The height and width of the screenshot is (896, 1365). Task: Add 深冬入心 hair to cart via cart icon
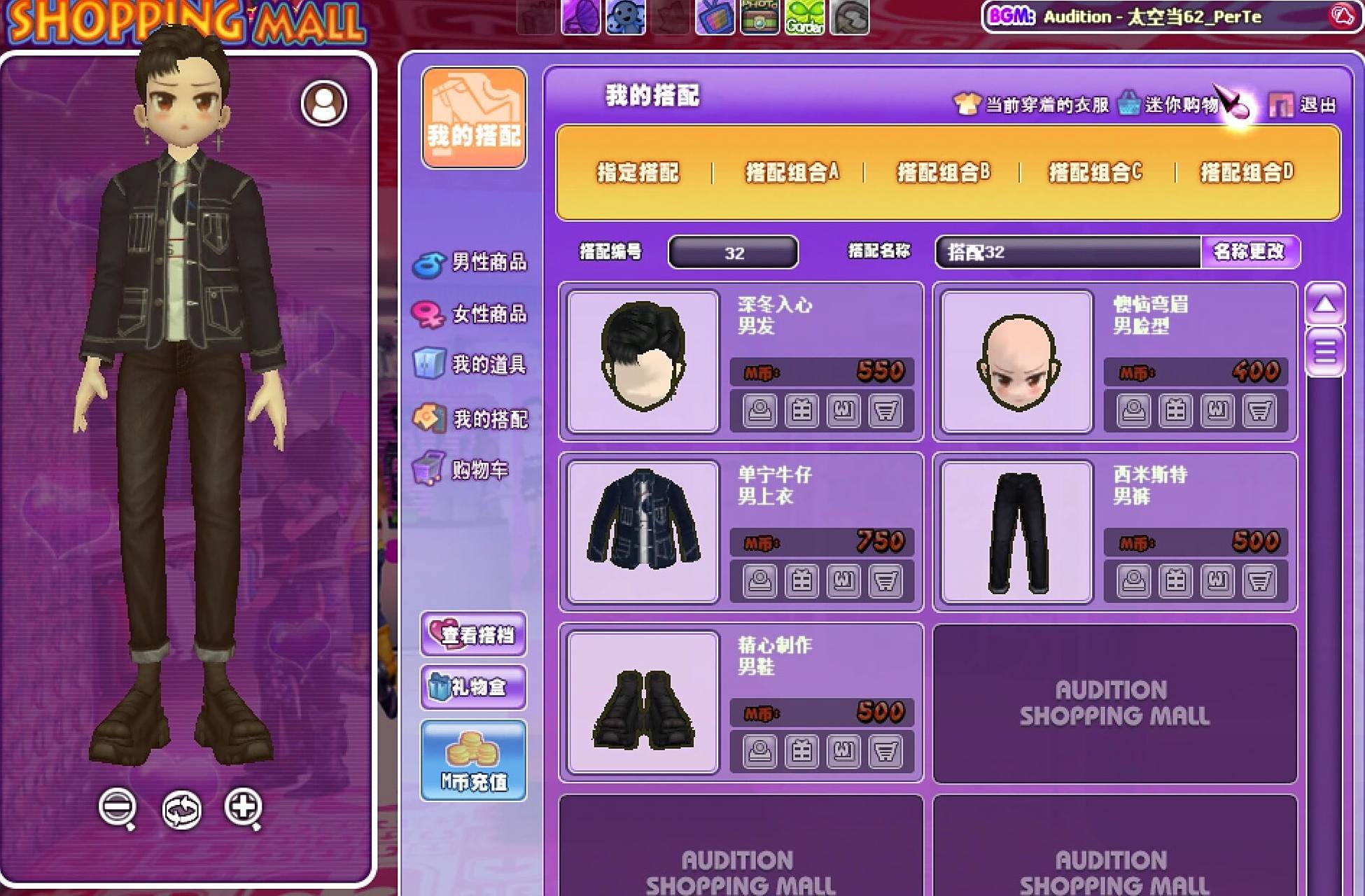coord(885,412)
